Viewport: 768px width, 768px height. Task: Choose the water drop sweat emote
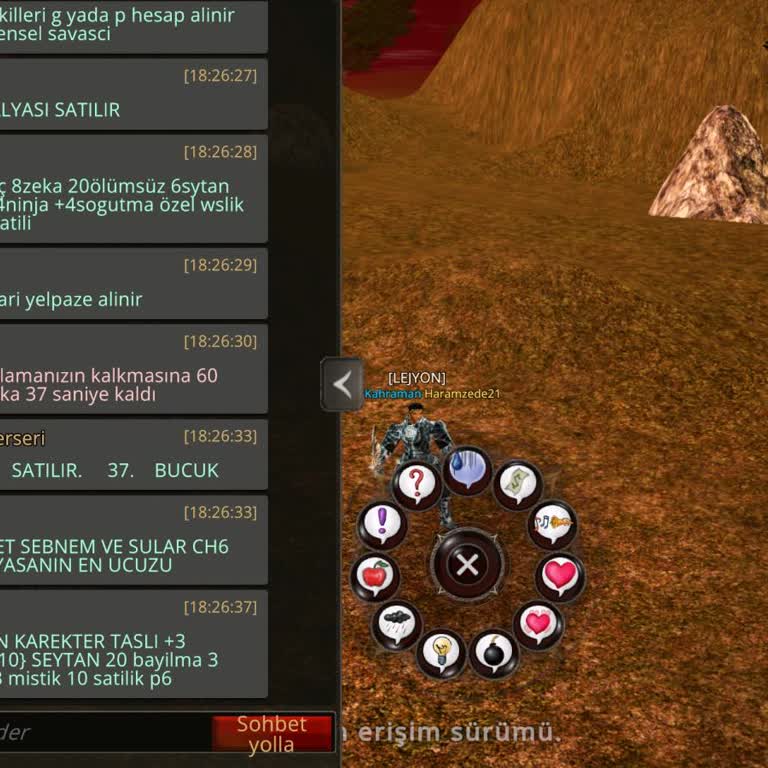click(467, 469)
